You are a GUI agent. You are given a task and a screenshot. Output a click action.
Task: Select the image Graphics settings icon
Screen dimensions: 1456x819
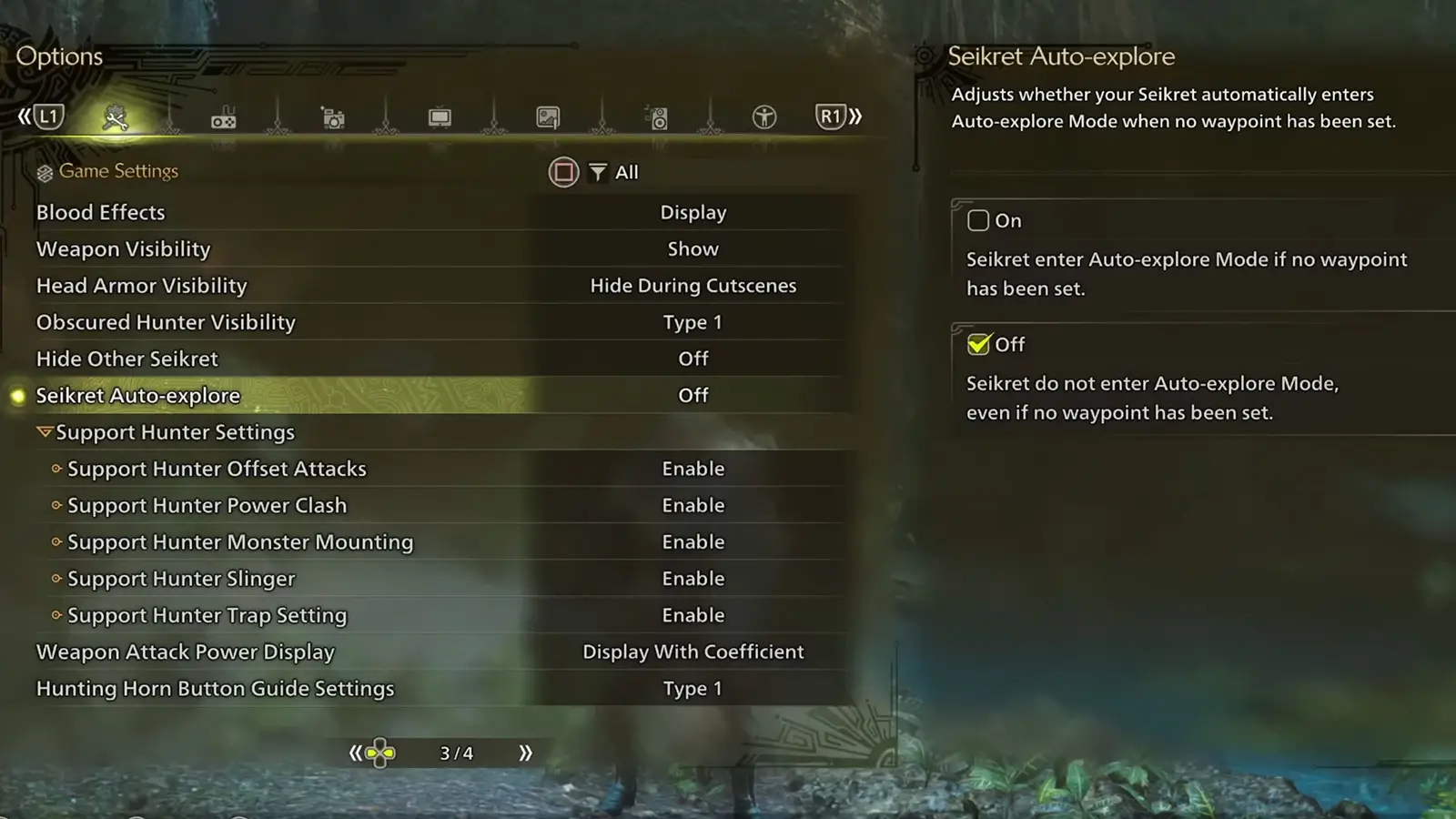548,116
